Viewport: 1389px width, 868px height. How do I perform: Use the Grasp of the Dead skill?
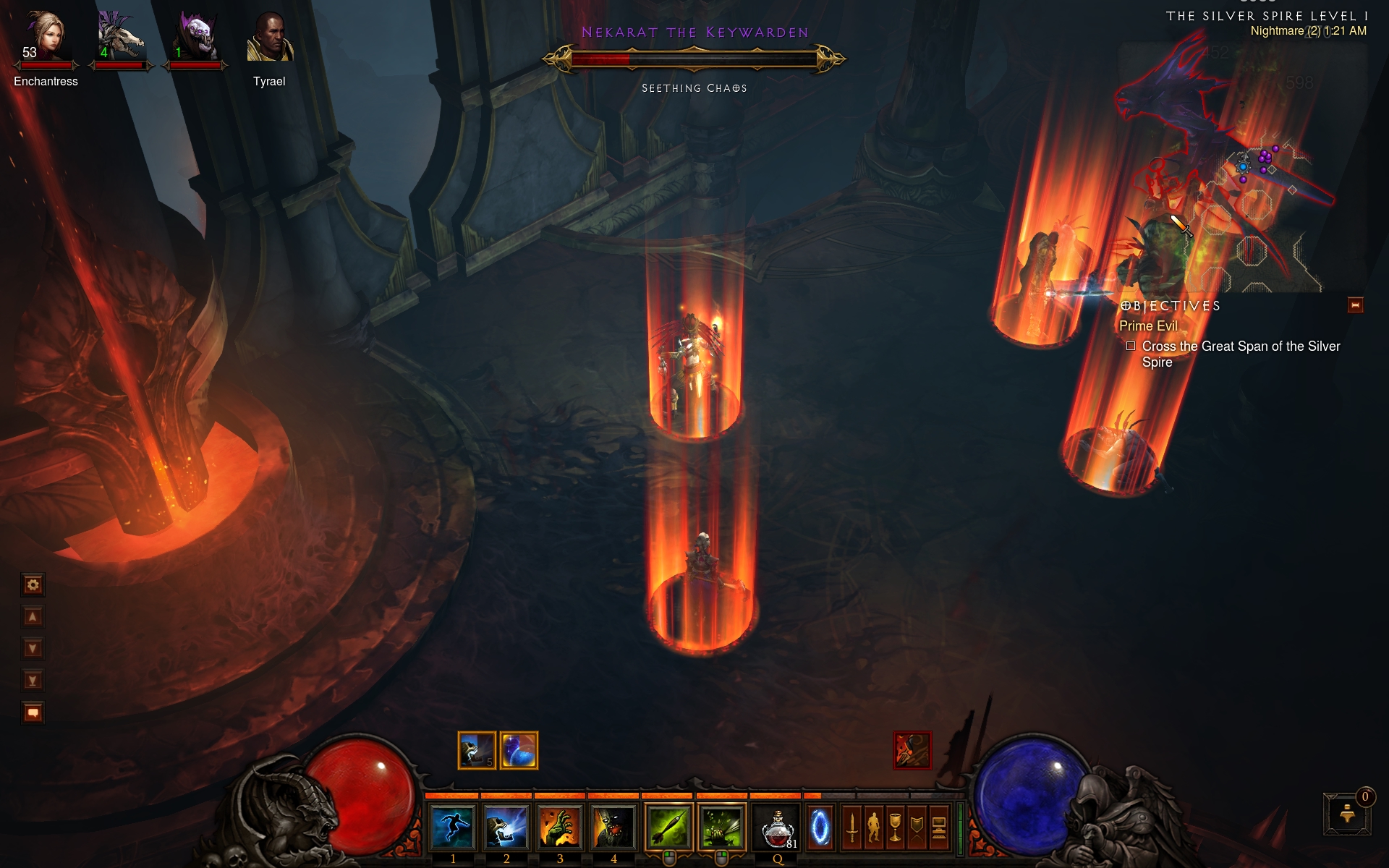coord(559,826)
